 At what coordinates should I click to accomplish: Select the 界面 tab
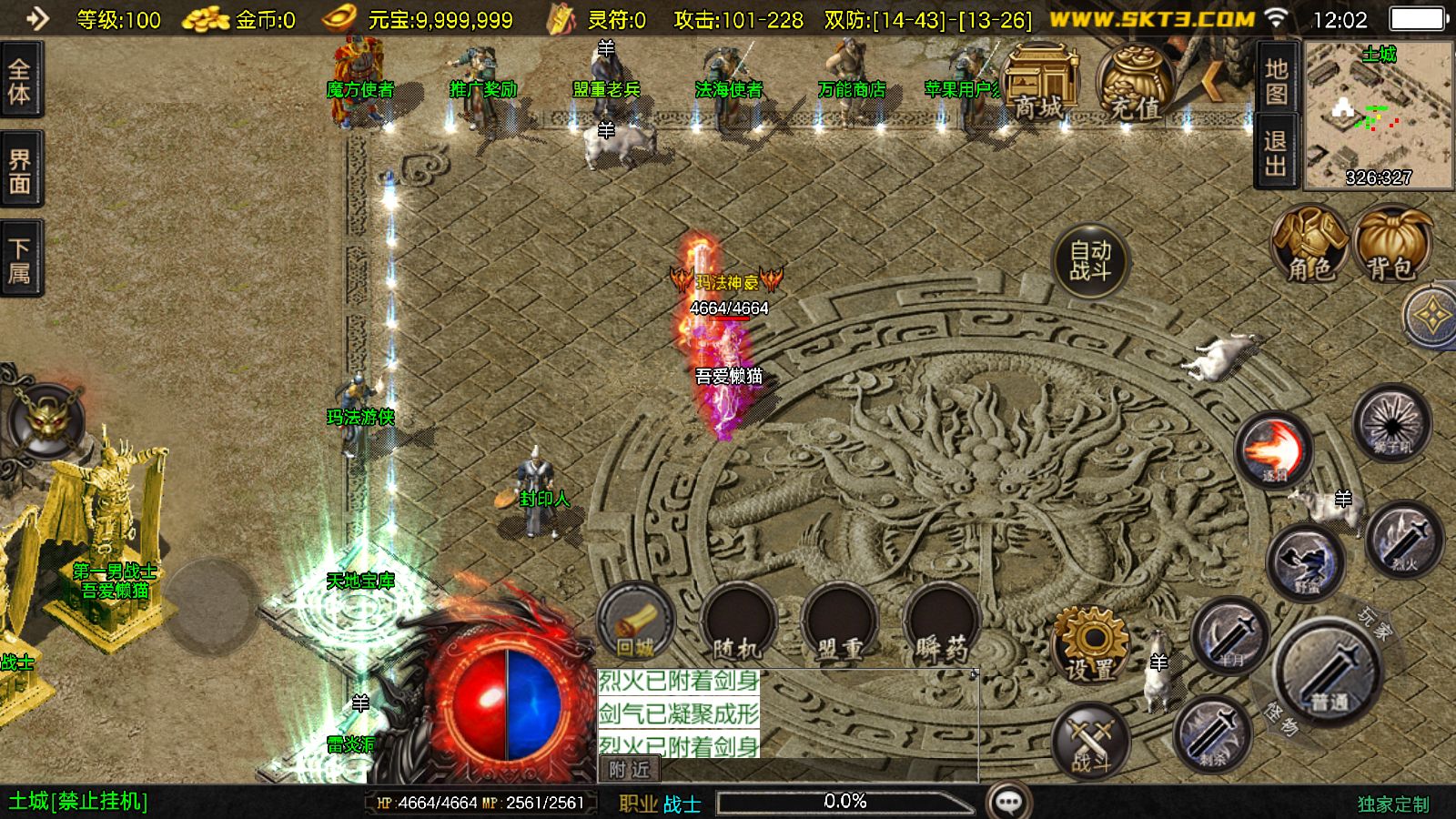pos(19,171)
